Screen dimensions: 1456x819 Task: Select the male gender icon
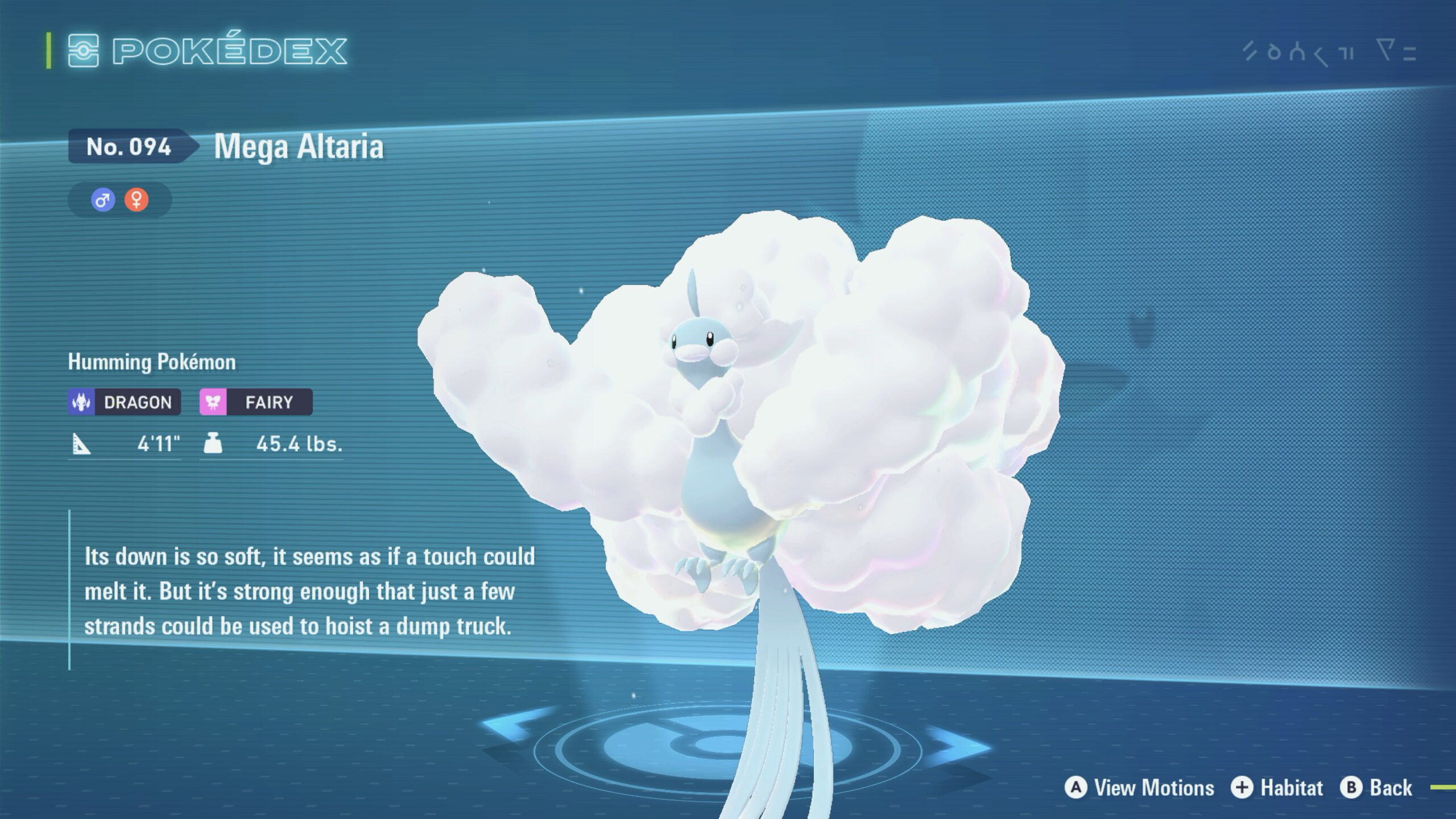(x=103, y=200)
